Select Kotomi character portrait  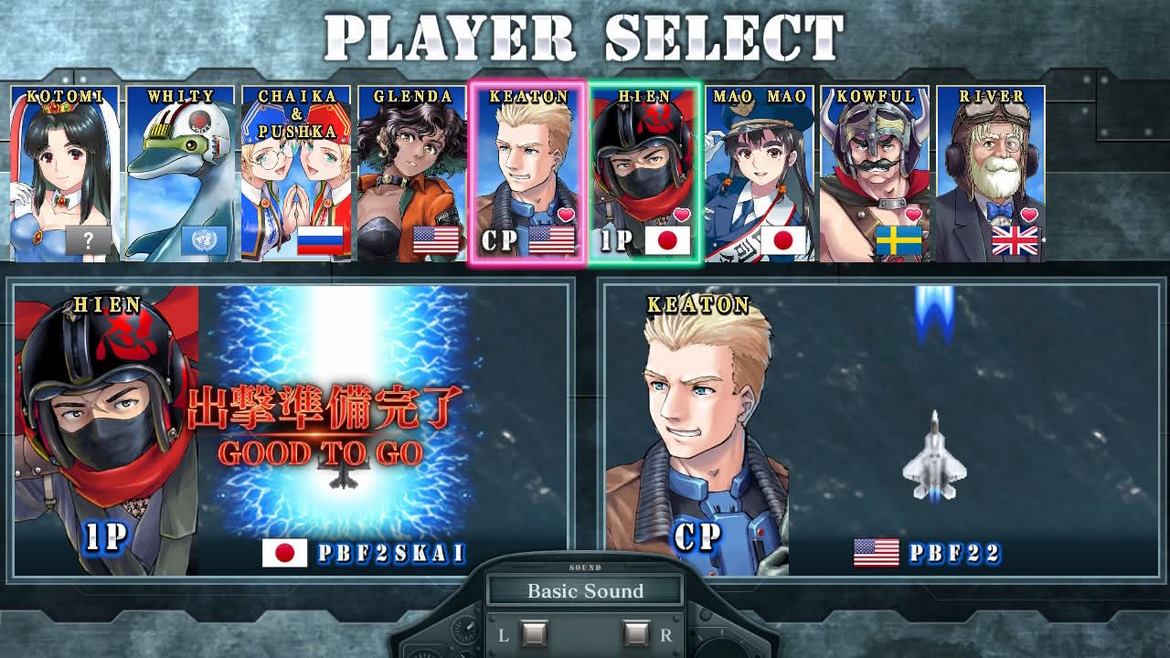(x=64, y=173)
